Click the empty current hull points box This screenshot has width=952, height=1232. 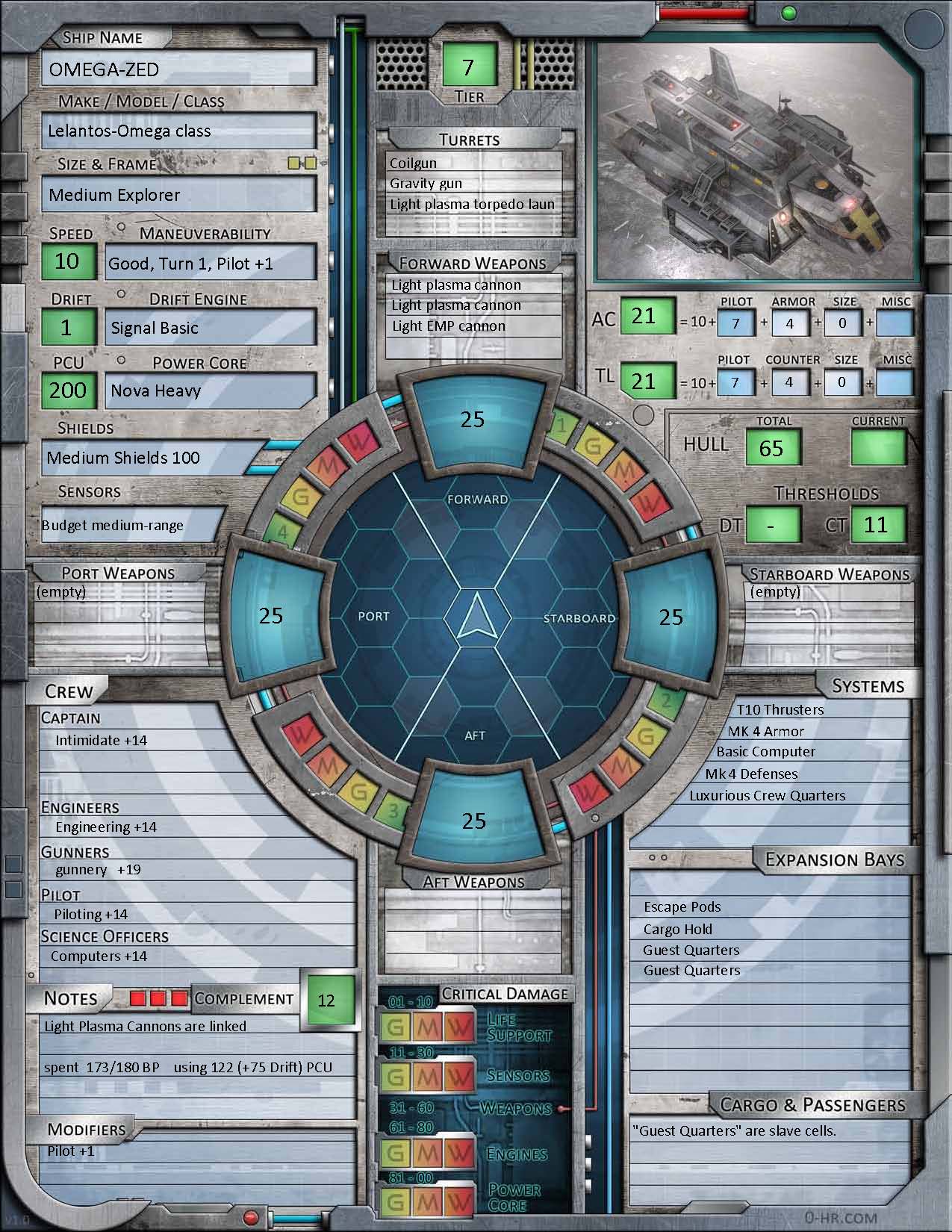pyautogui.click(x=878, y=448)
